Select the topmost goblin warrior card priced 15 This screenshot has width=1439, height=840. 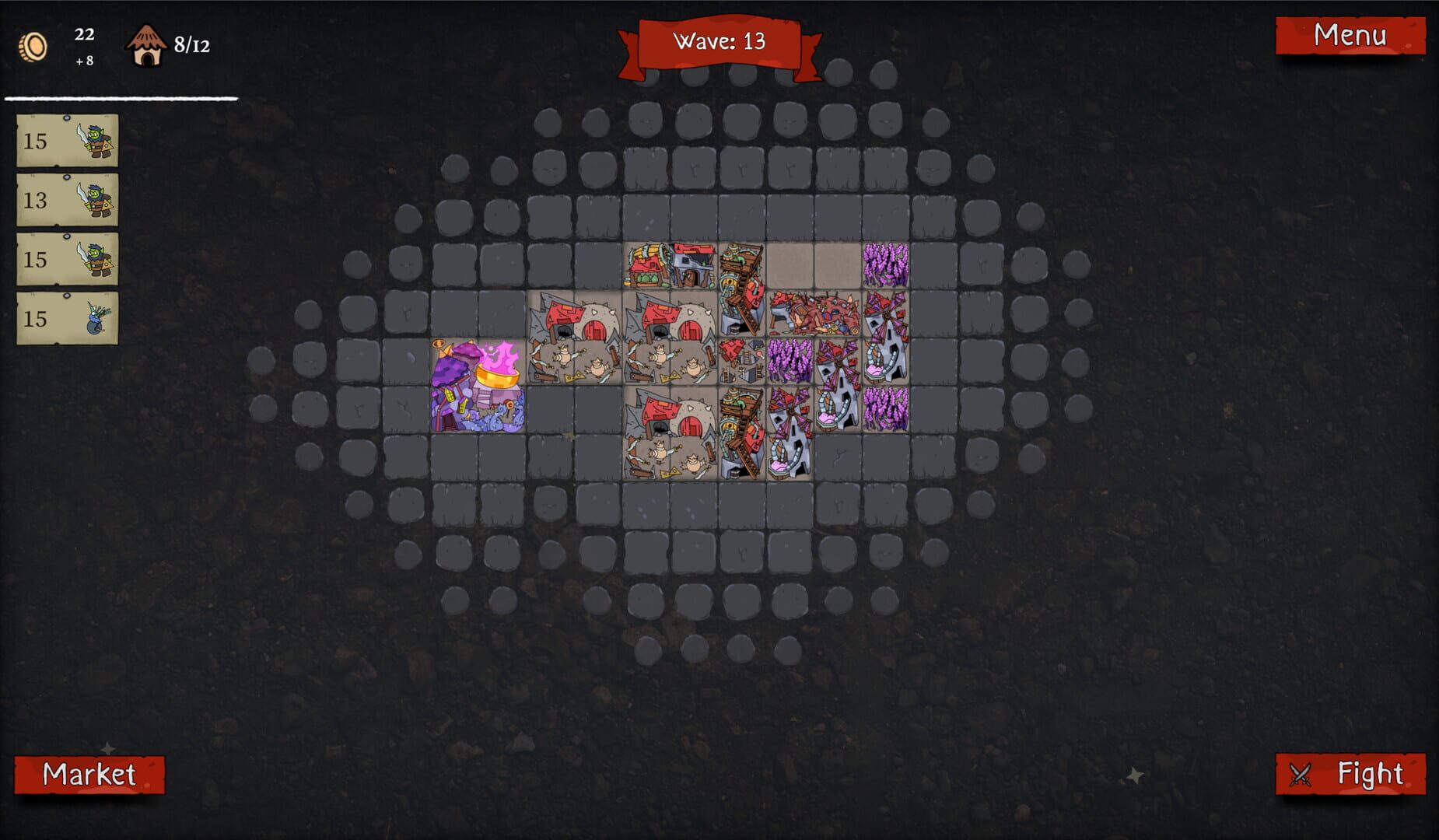pyautogui.click(x=67, y=142)
